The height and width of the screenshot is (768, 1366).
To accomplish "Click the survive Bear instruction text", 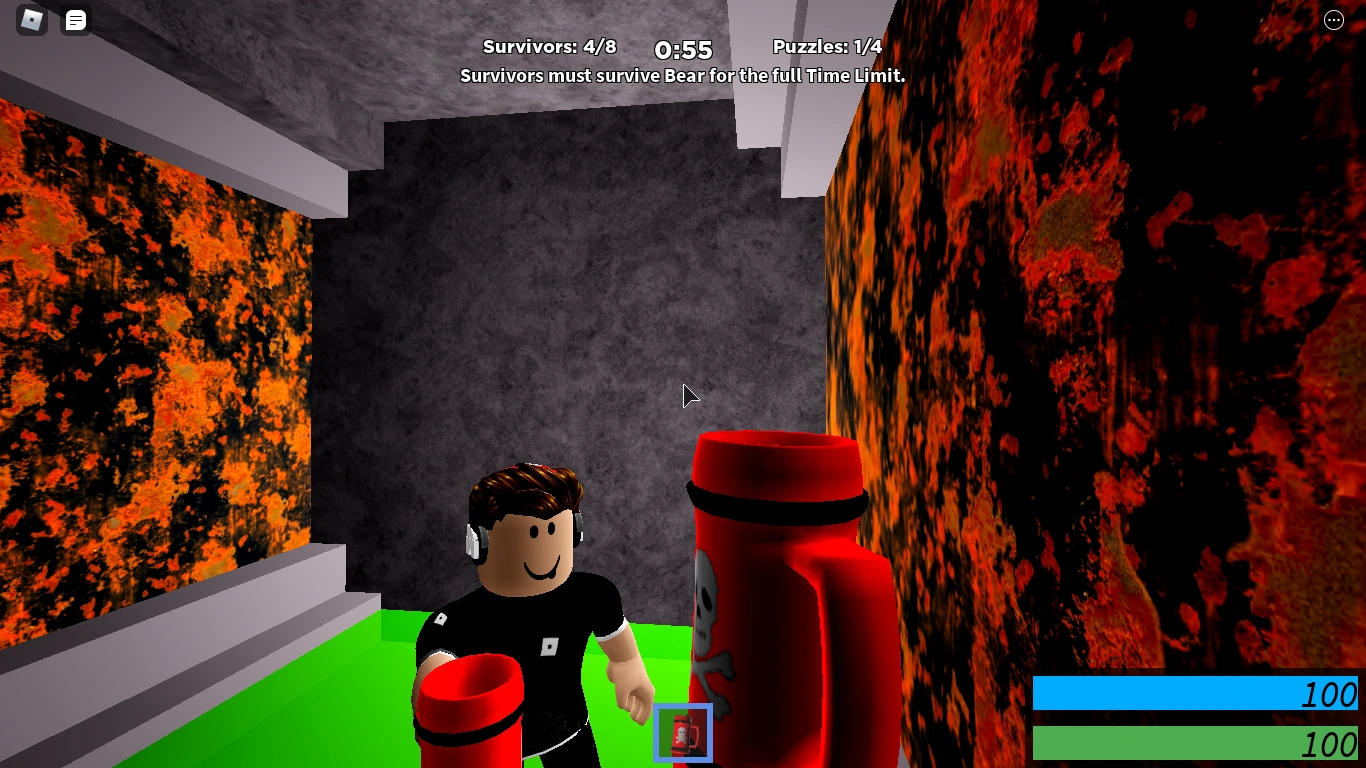I will pyautogui.click(x=683, y=75).
